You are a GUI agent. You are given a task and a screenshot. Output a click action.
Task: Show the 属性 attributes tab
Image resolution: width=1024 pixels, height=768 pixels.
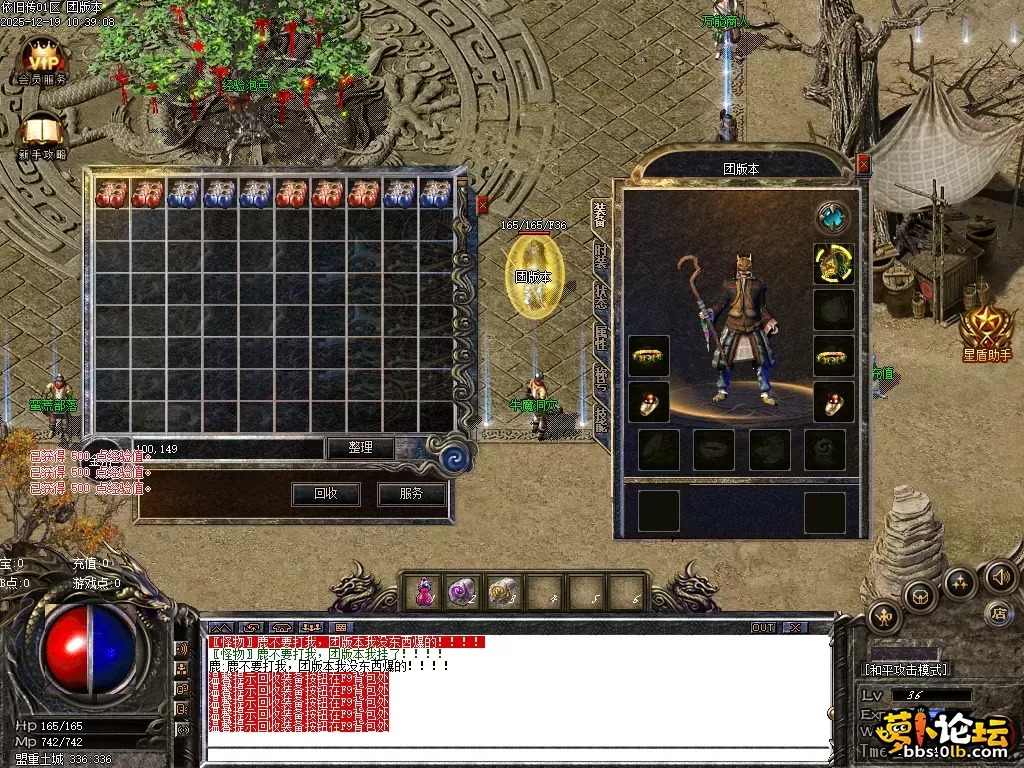tap(600, 338)
